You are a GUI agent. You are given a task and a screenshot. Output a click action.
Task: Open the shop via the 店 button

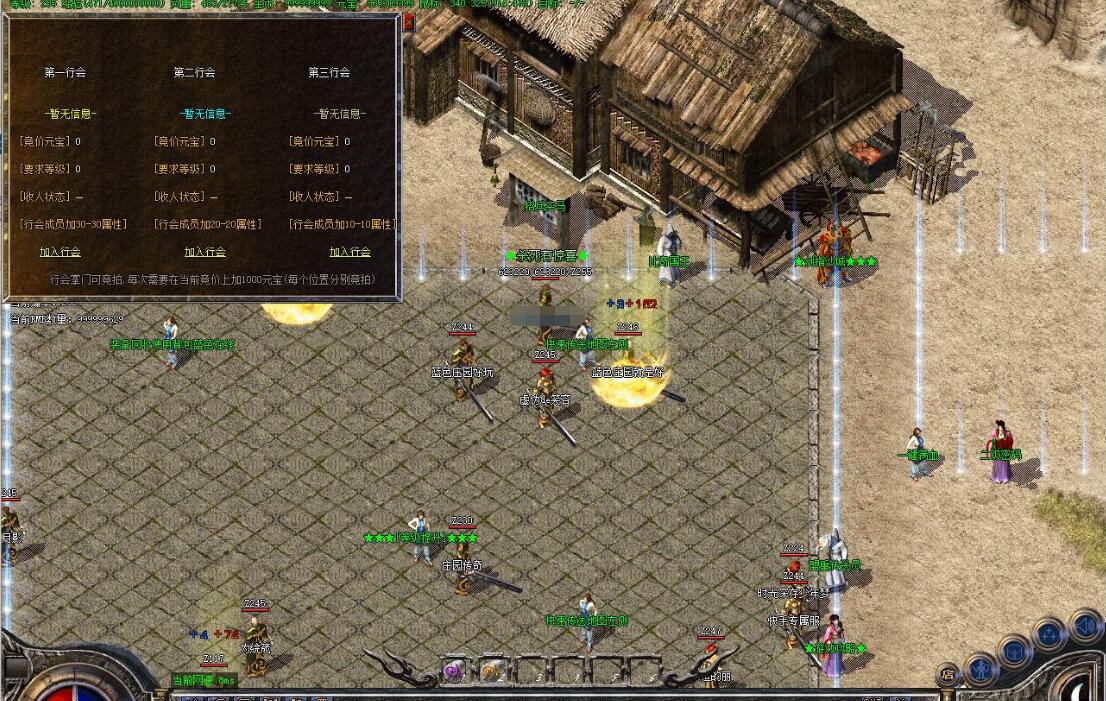pyautogui.click(x=947, y=675)
